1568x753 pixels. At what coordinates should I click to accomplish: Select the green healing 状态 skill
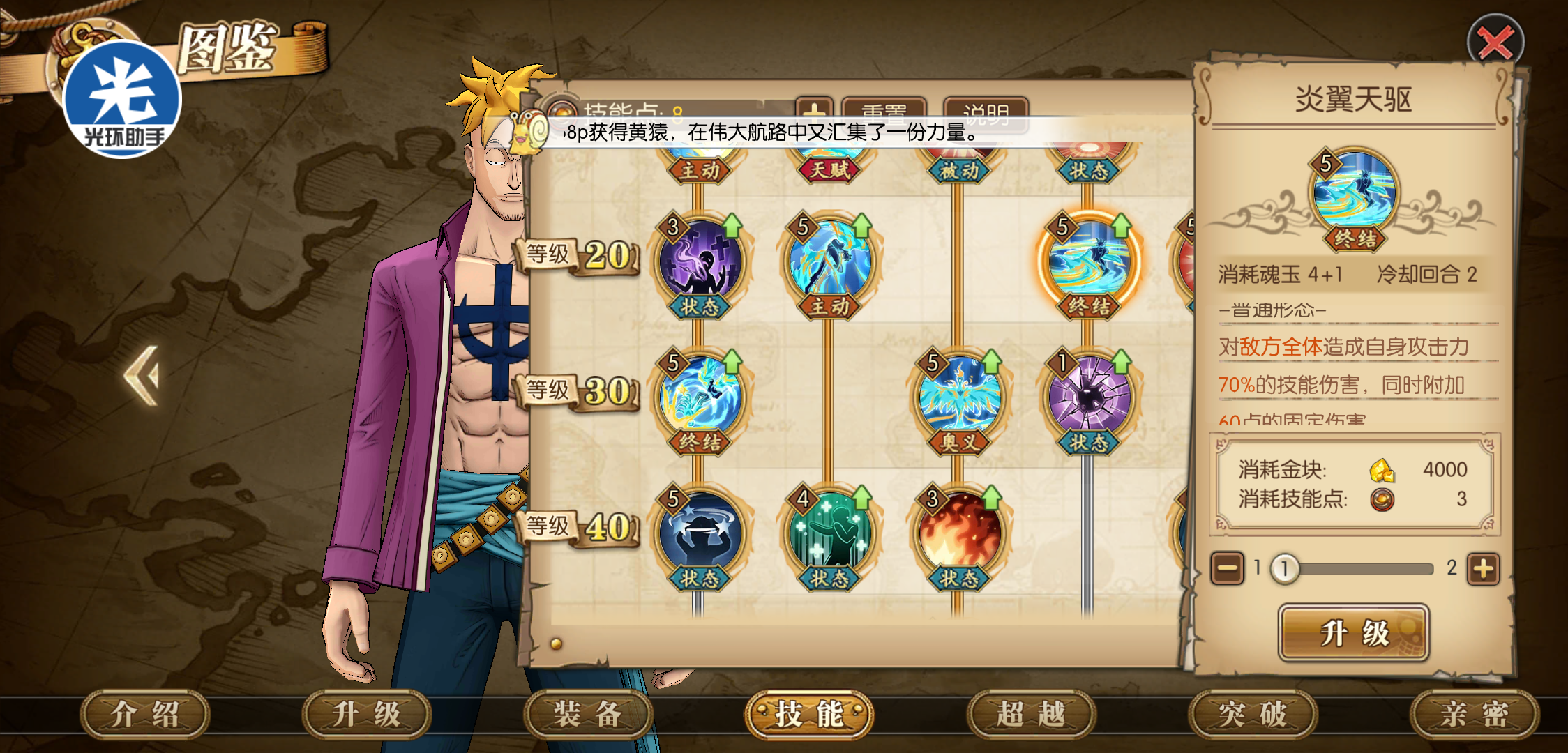coord(829,533)
